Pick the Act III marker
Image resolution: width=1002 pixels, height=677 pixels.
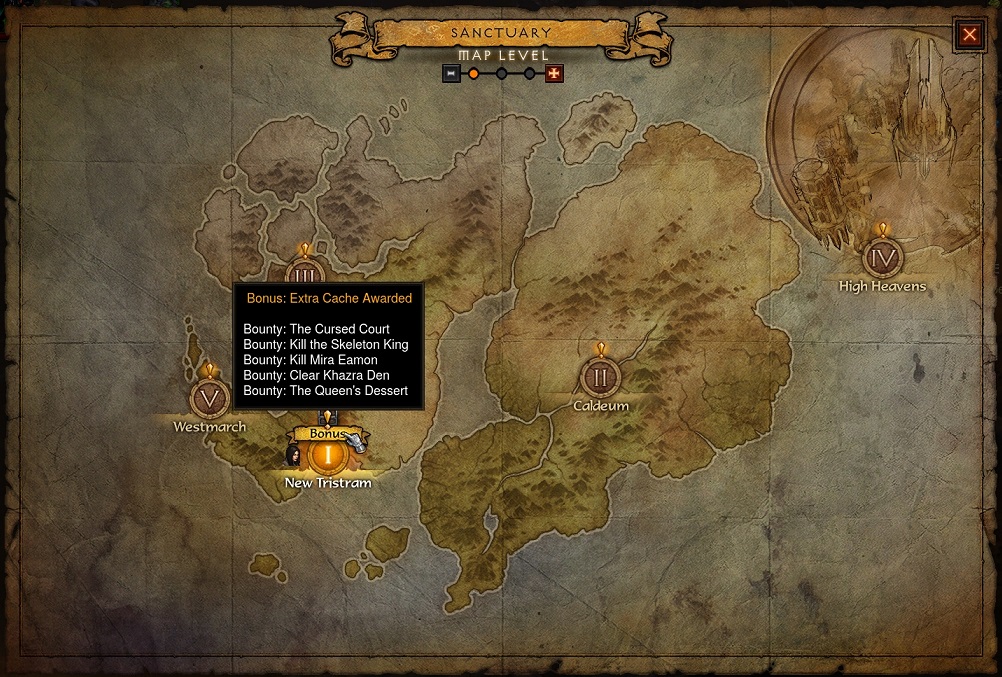tap(305, 272)
